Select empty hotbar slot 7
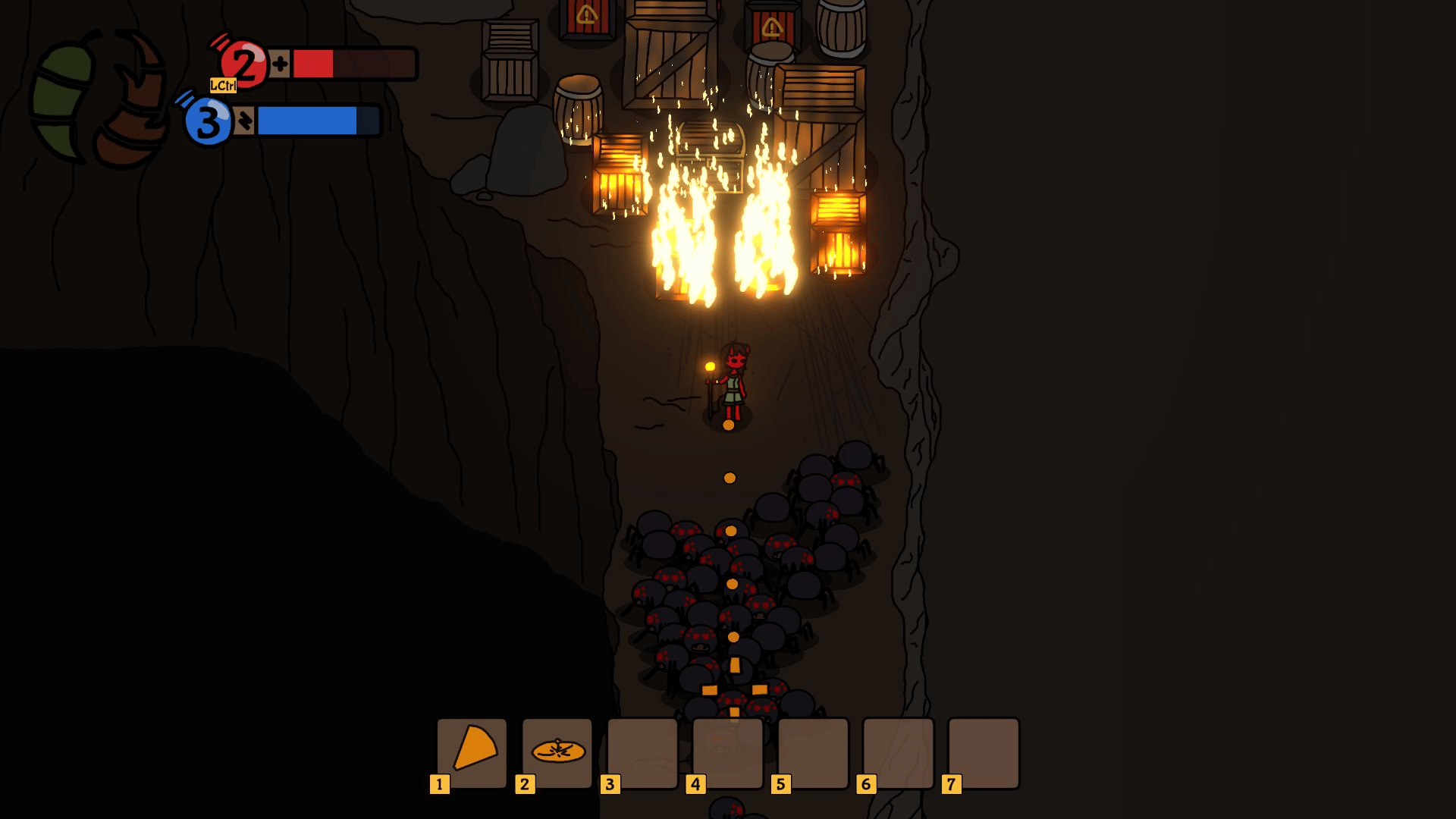 point(984,752)
